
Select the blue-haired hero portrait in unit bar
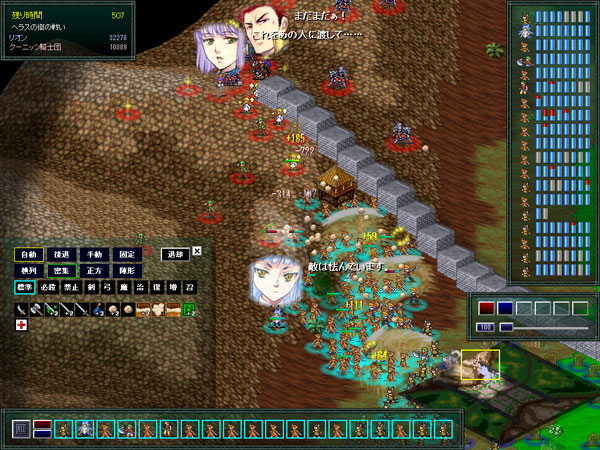[85, 429]
